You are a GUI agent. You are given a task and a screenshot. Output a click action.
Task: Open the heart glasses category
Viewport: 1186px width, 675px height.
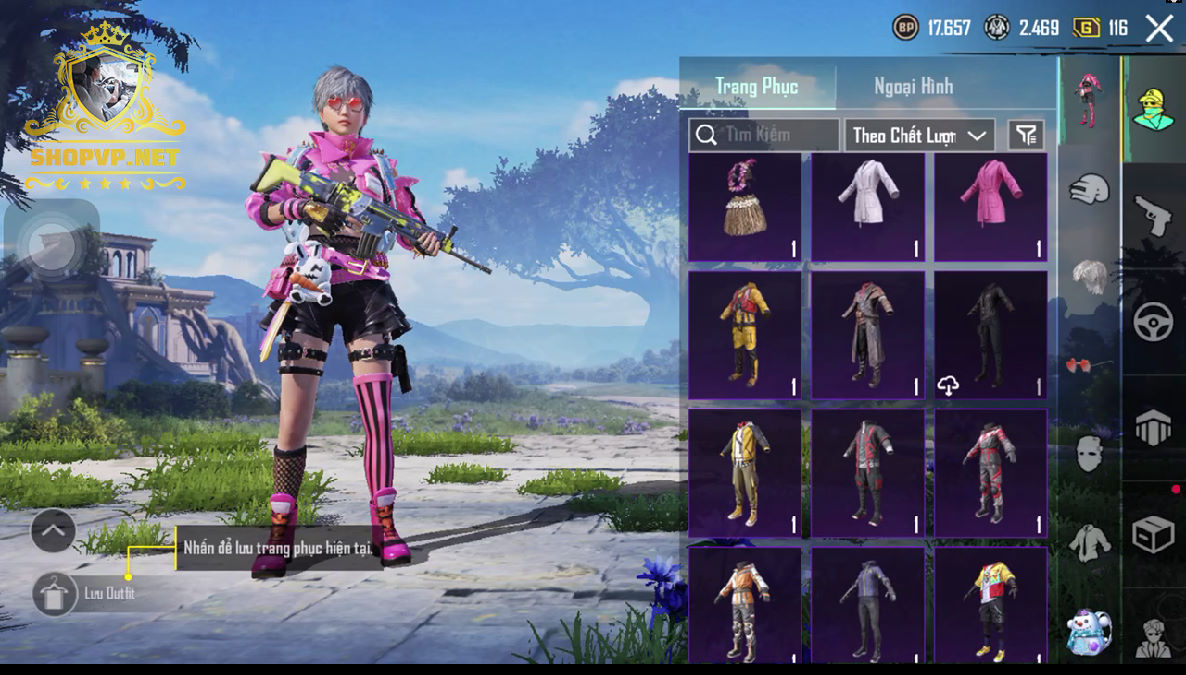tap(1090, 365)
